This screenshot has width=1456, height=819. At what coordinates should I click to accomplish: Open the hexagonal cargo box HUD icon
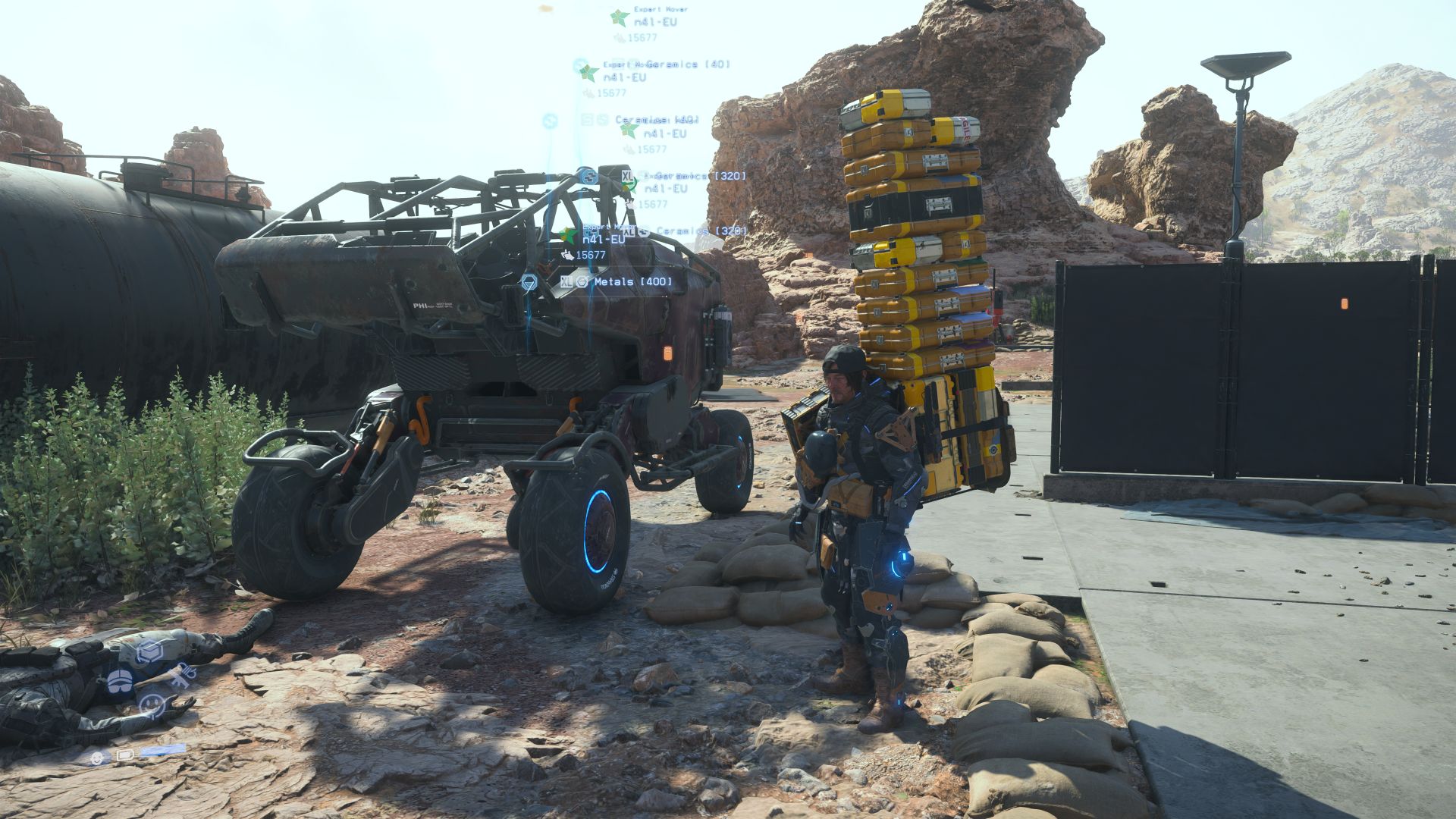pos(150,651)
